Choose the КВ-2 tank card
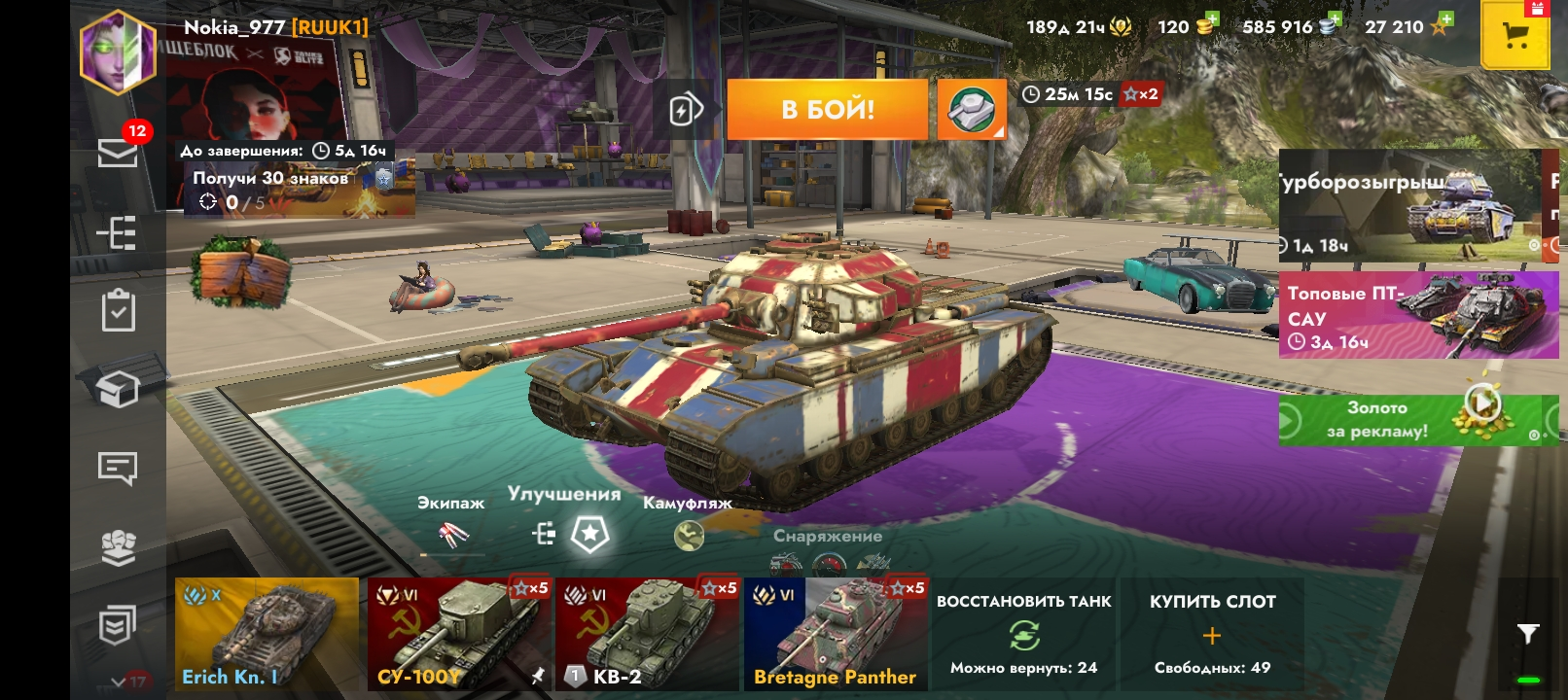This screenshot has width=1568, height=700. click(645, 634)
